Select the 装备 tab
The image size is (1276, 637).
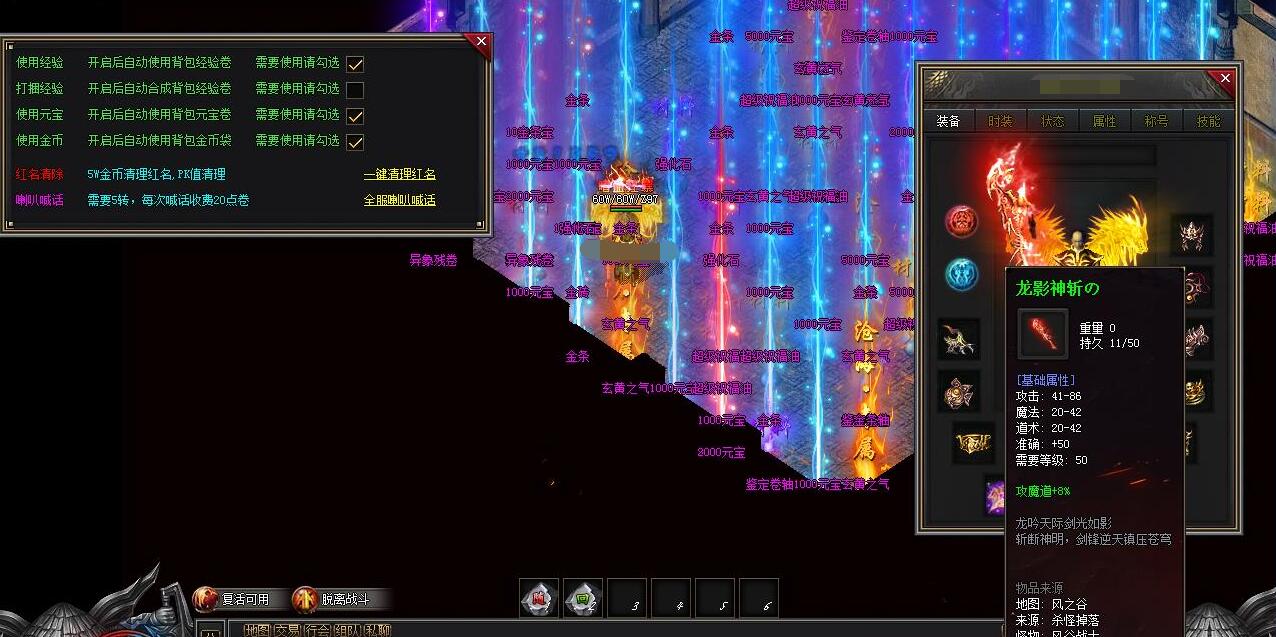[948, 121]
